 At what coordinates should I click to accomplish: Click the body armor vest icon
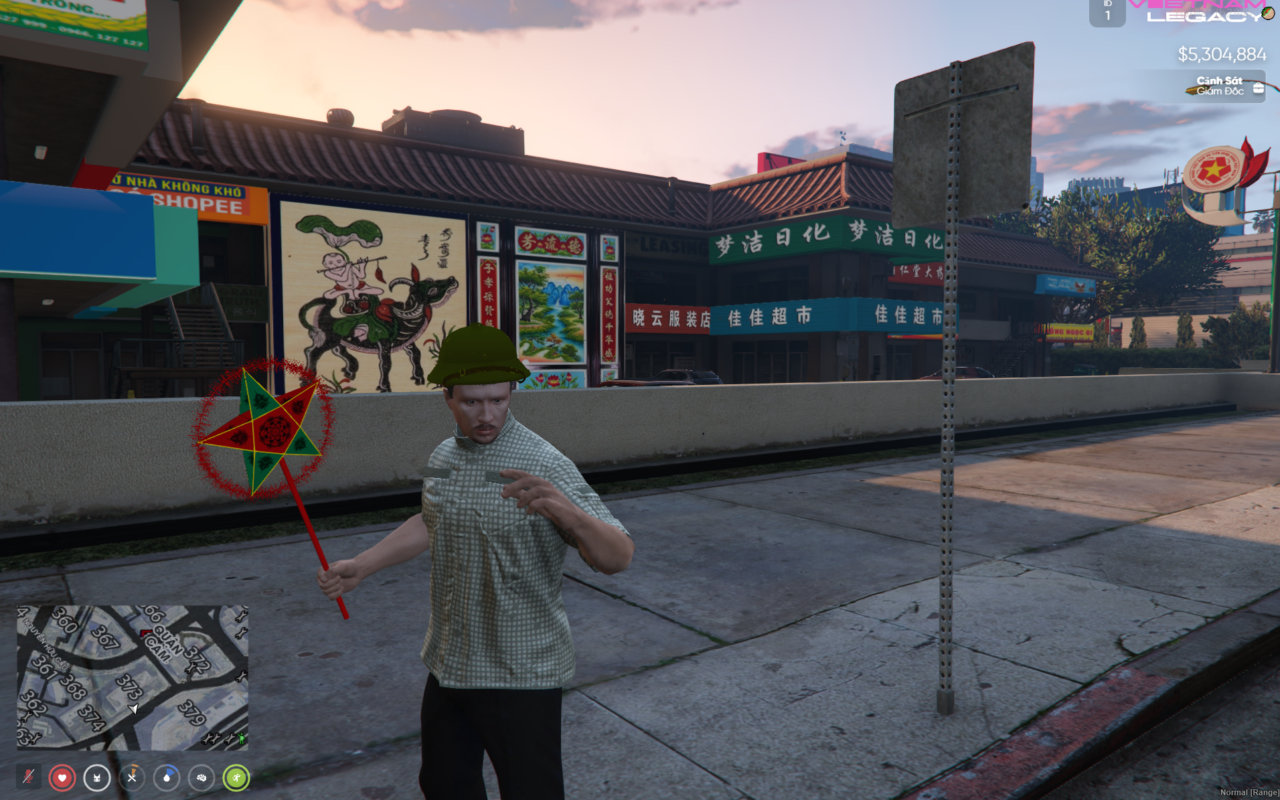click(97, 777)
